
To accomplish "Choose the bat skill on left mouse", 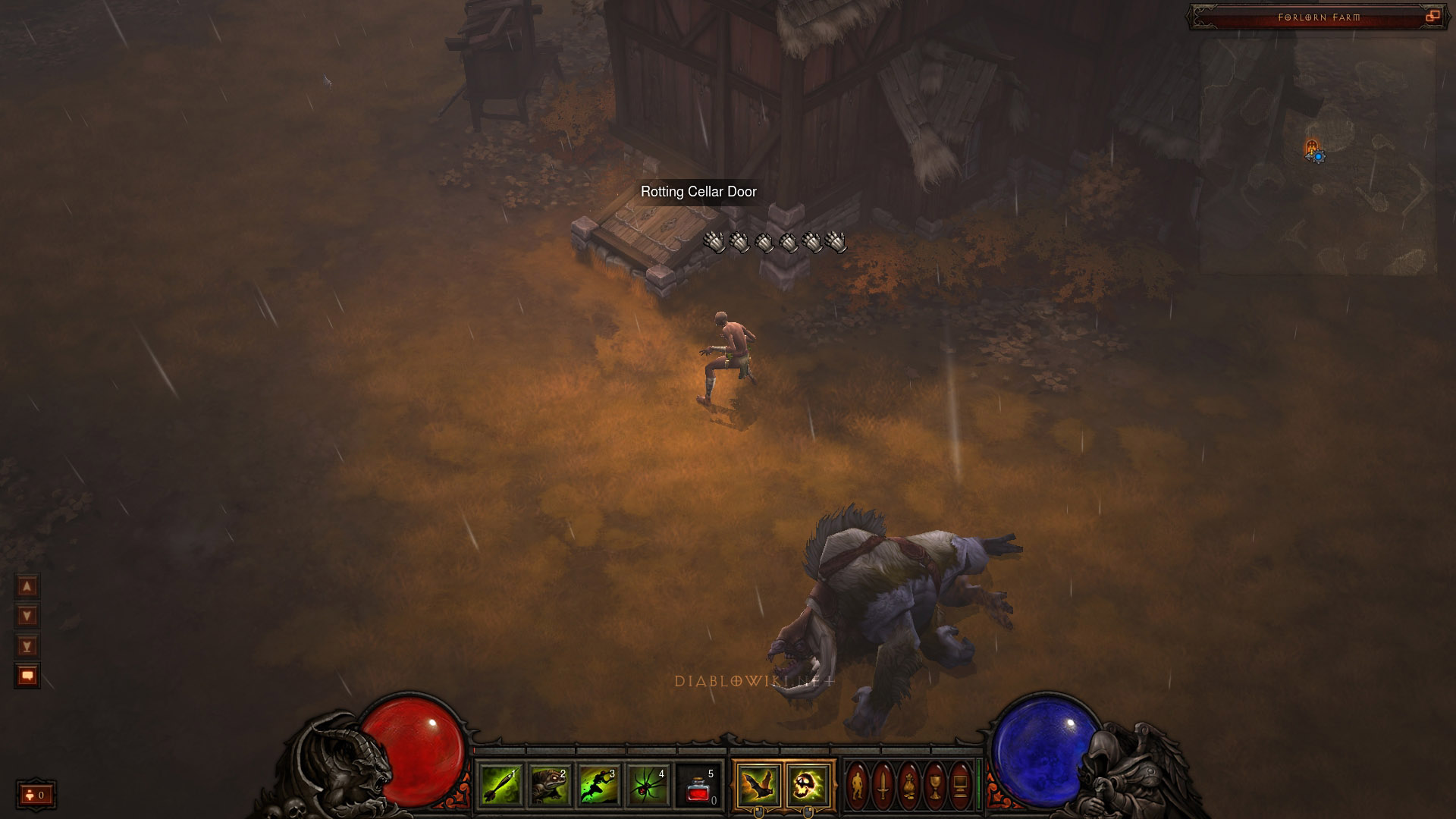I will tap(758, 785).
